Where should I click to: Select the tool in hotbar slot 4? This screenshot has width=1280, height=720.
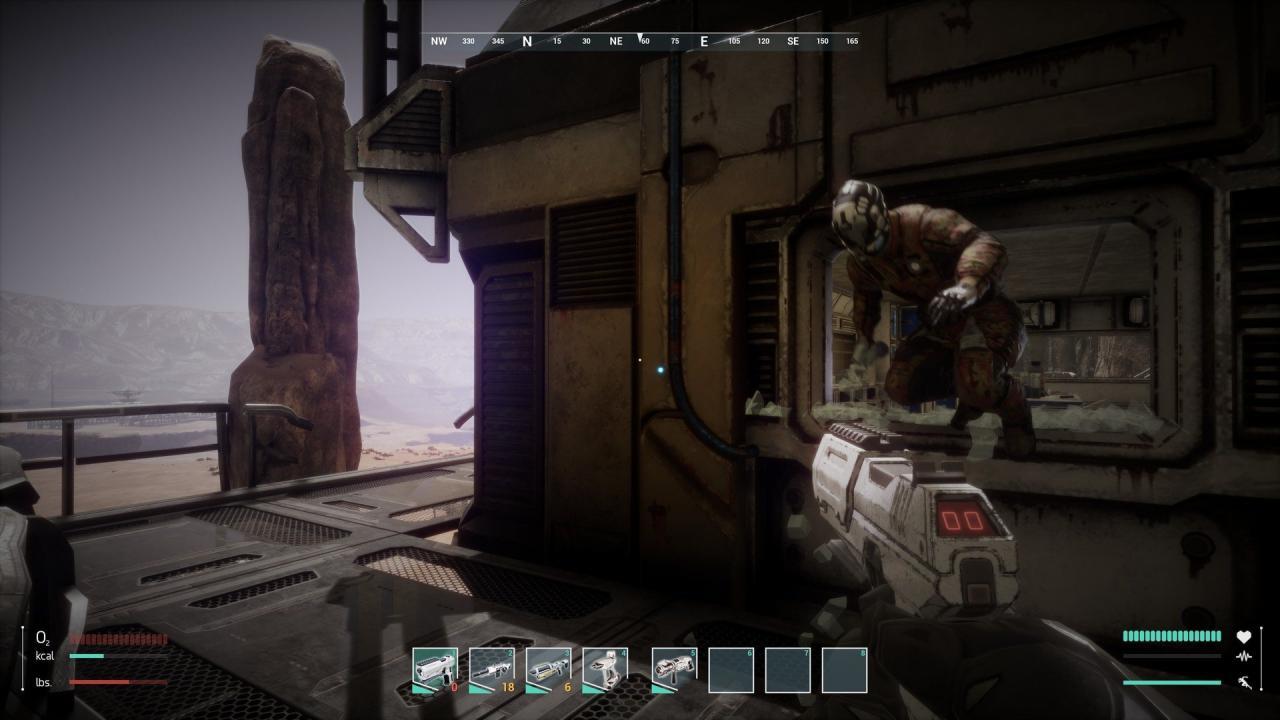[607, 665]
